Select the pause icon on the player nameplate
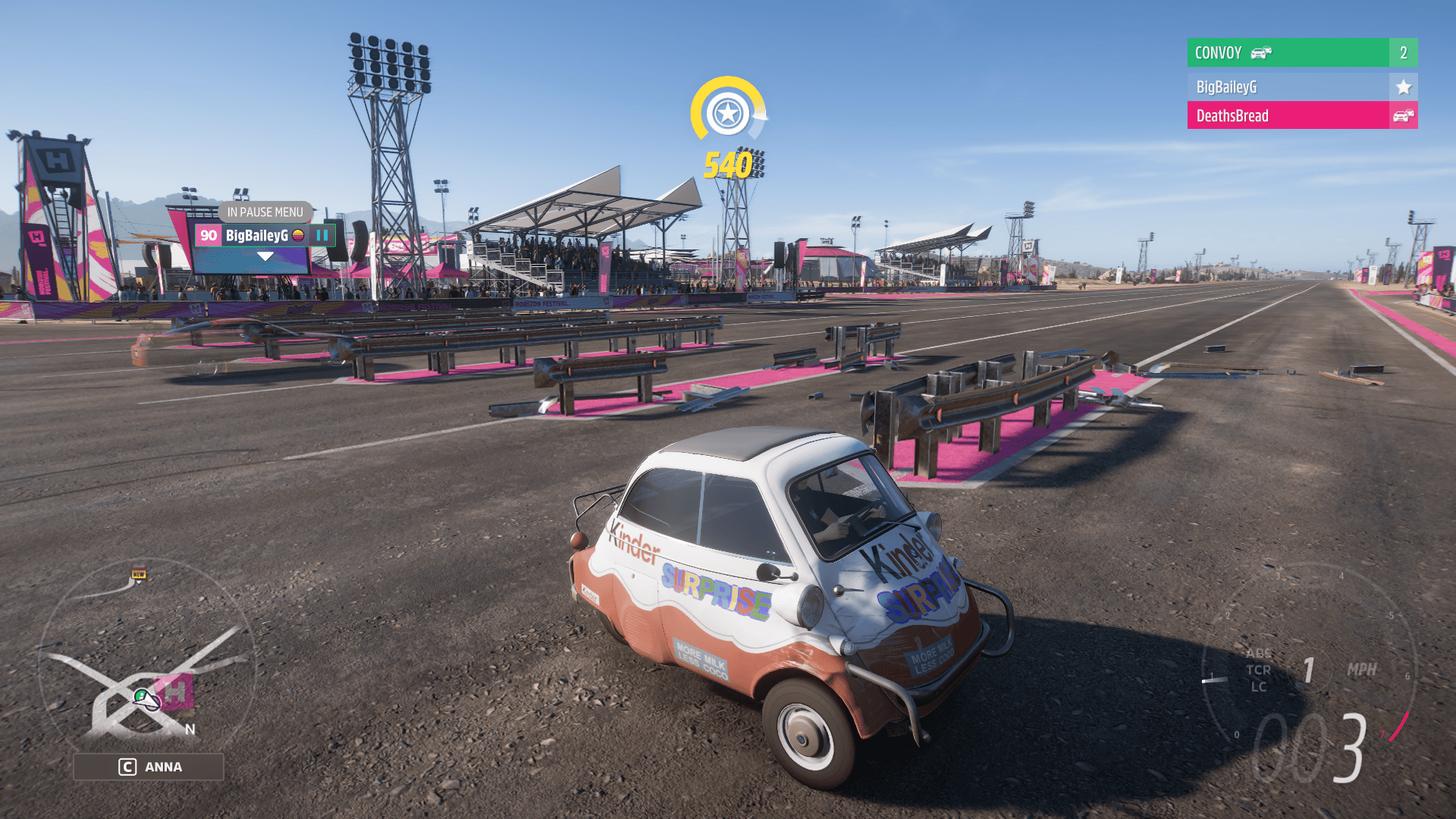The image size is (1456, 819). [x=322, y=235]
